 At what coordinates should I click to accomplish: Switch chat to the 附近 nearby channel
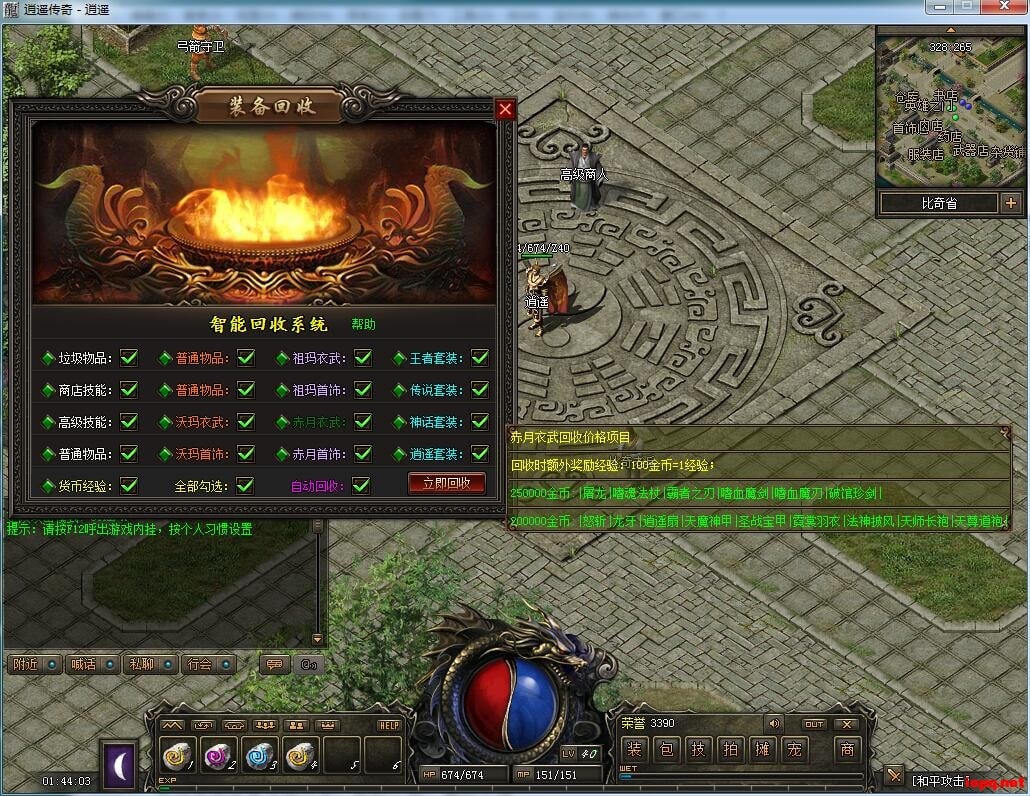click(35, 664)
